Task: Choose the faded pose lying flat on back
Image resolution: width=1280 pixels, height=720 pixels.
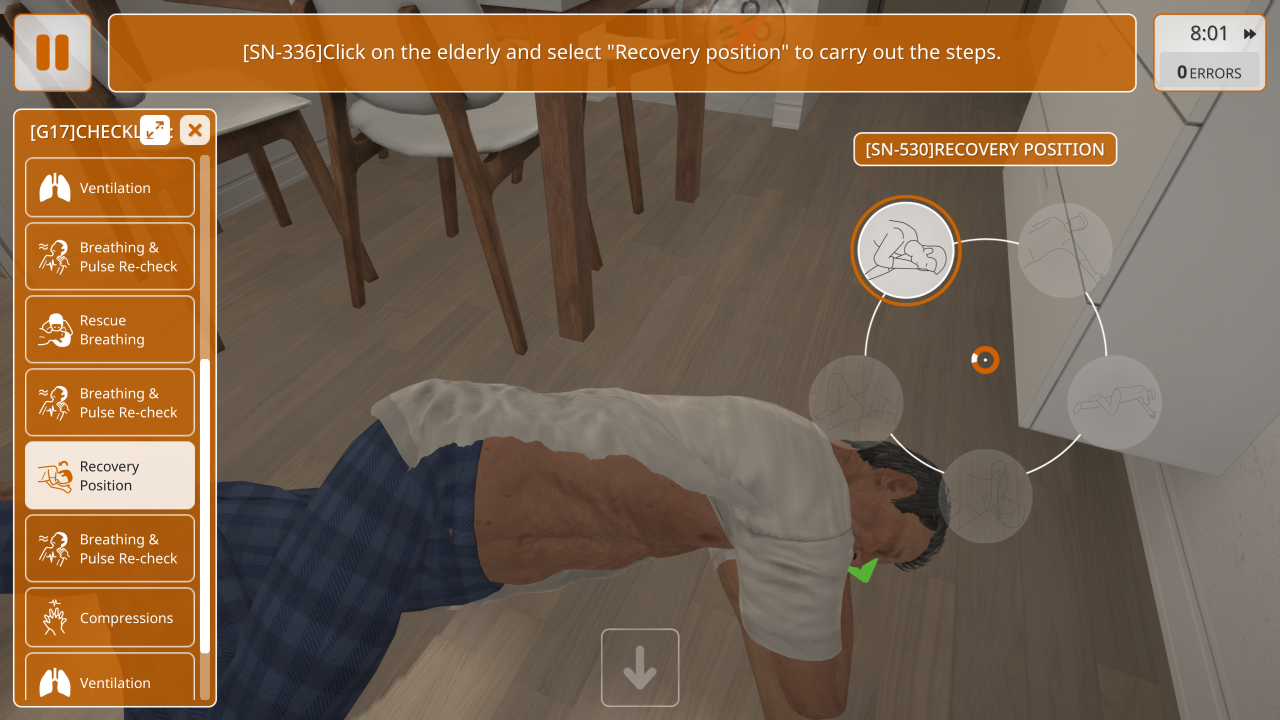Action: (1065, 250)
